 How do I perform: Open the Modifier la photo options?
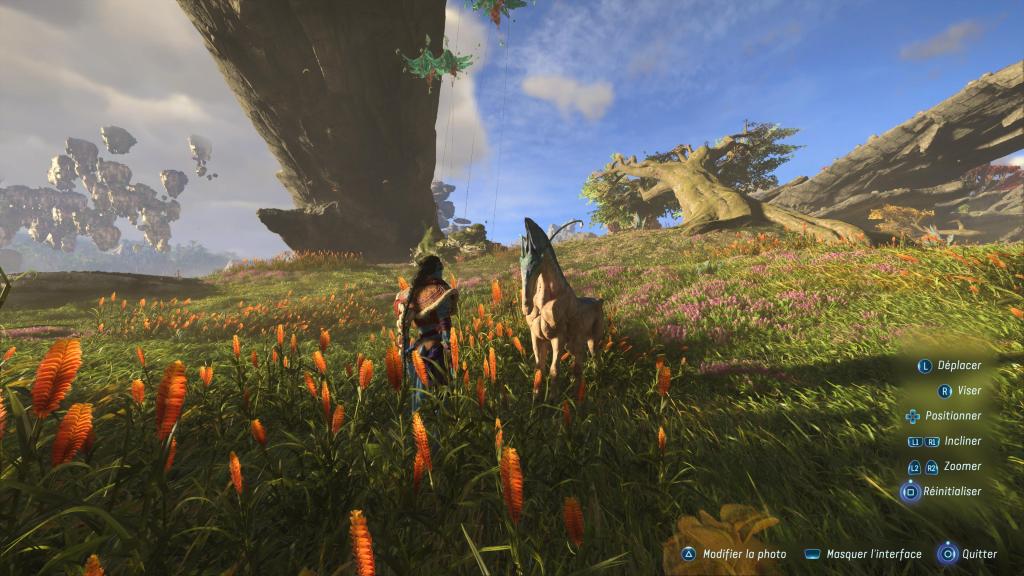click(735, 554)
